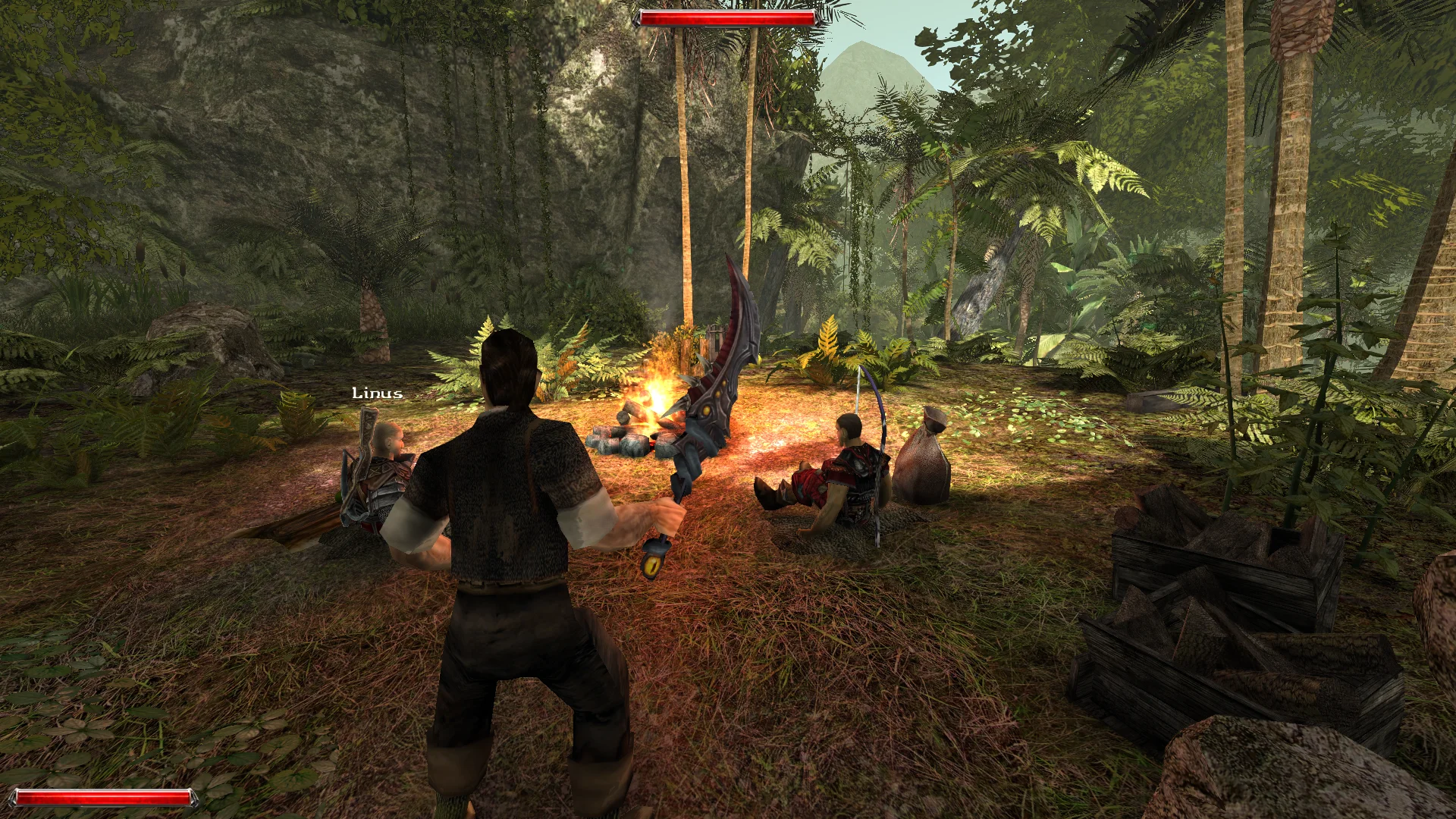This screenshot has height=819, width=1456.
Task: Select the distant mountain peak
Action: [x=864, y=64]
